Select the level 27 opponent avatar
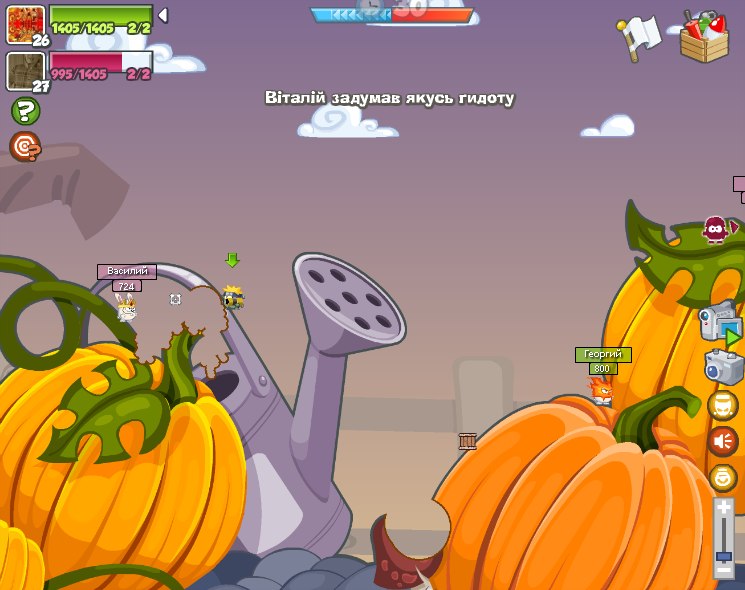This screenshot has height=590, width=745. coord(25,71)
